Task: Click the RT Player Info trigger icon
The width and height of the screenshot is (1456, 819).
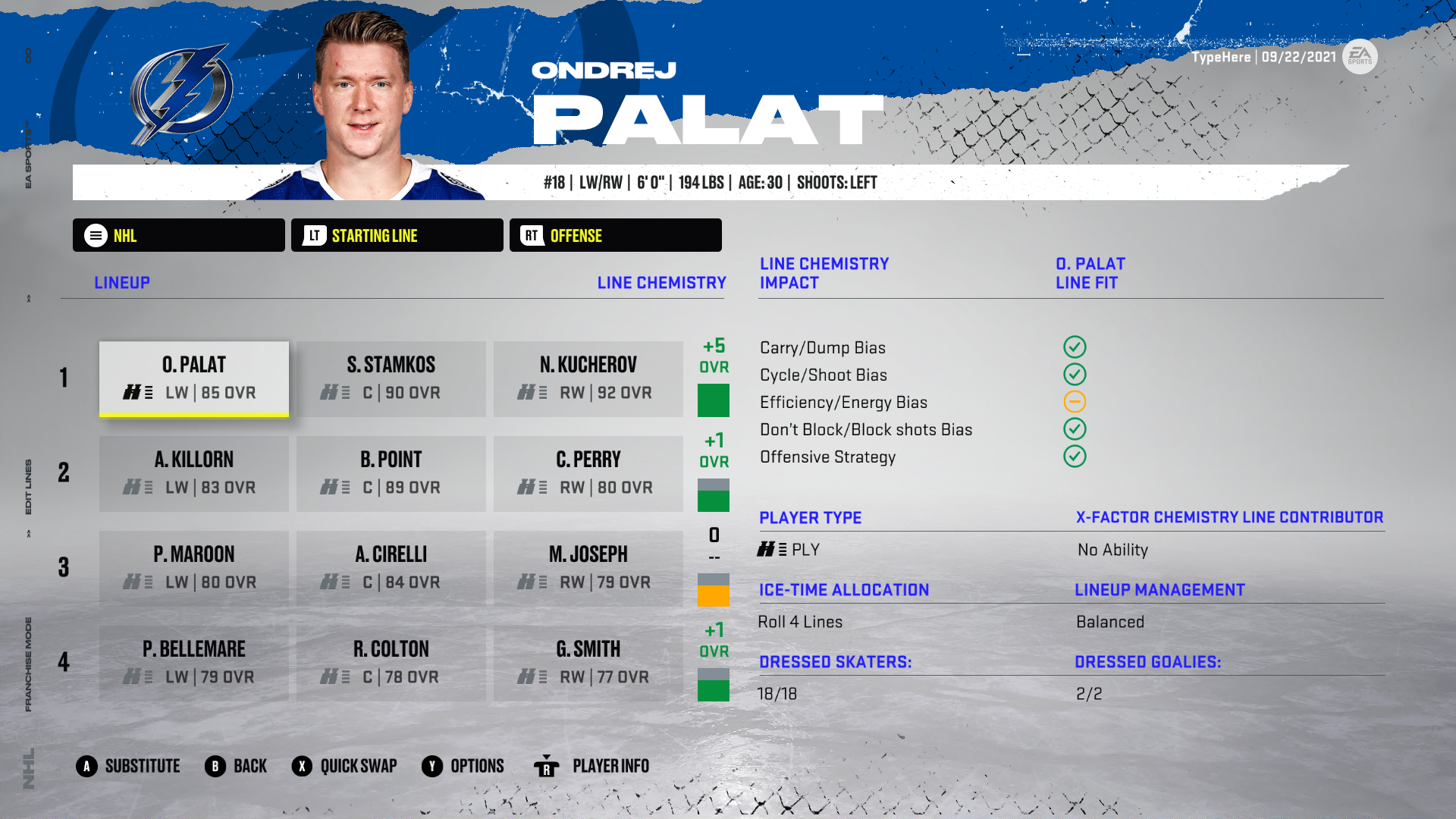Action: click(x=548, y=766)
